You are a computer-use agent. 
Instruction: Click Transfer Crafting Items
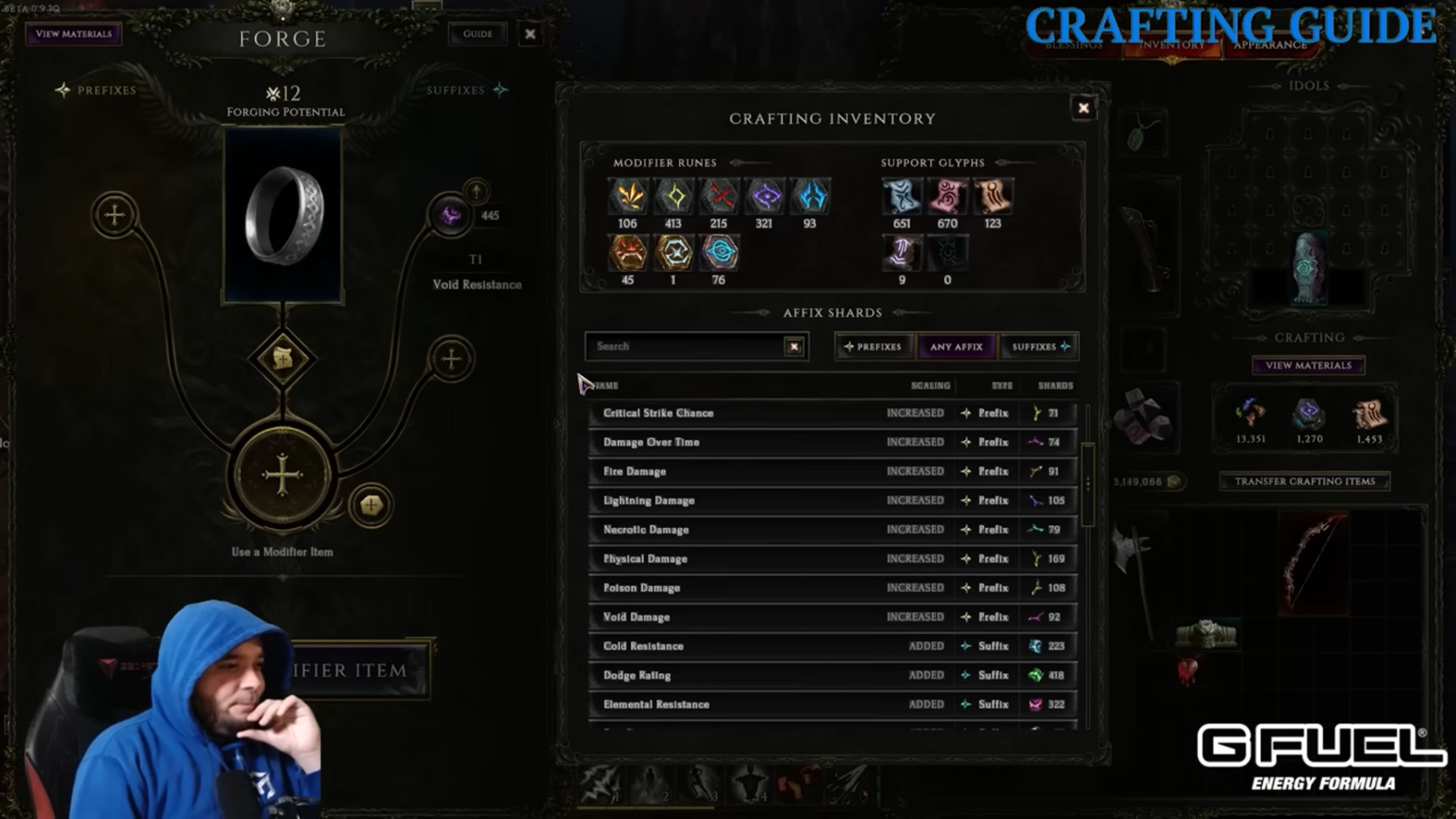tap(1304, 481)
